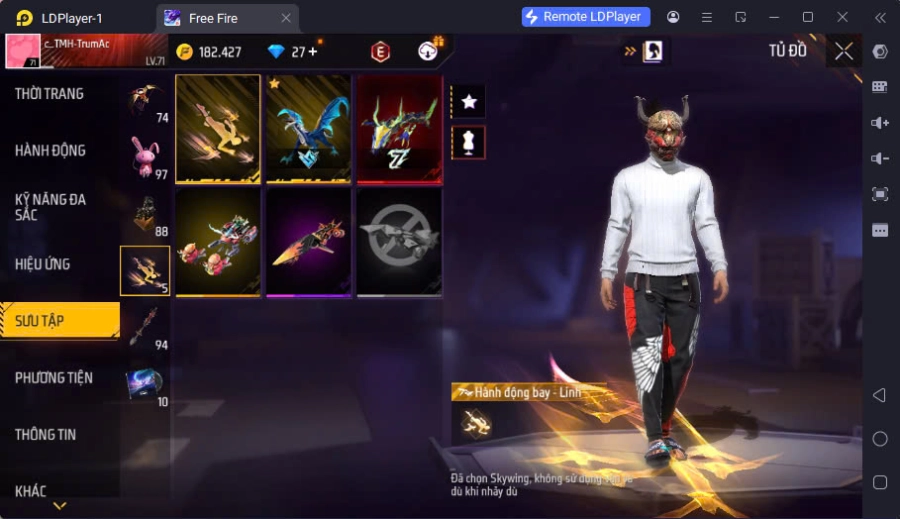Screen dimensions: 900x519
Task: Toggle the mannequin preview button
Action: pyautogui.click(x=468, y=141)
